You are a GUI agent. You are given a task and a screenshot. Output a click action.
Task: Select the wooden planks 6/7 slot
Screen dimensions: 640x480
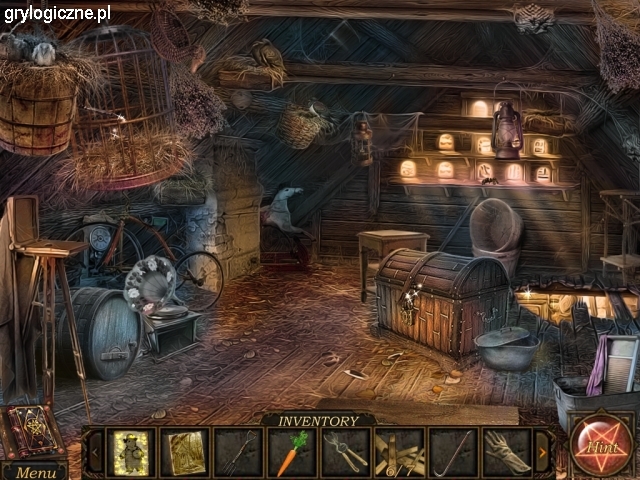400,452
